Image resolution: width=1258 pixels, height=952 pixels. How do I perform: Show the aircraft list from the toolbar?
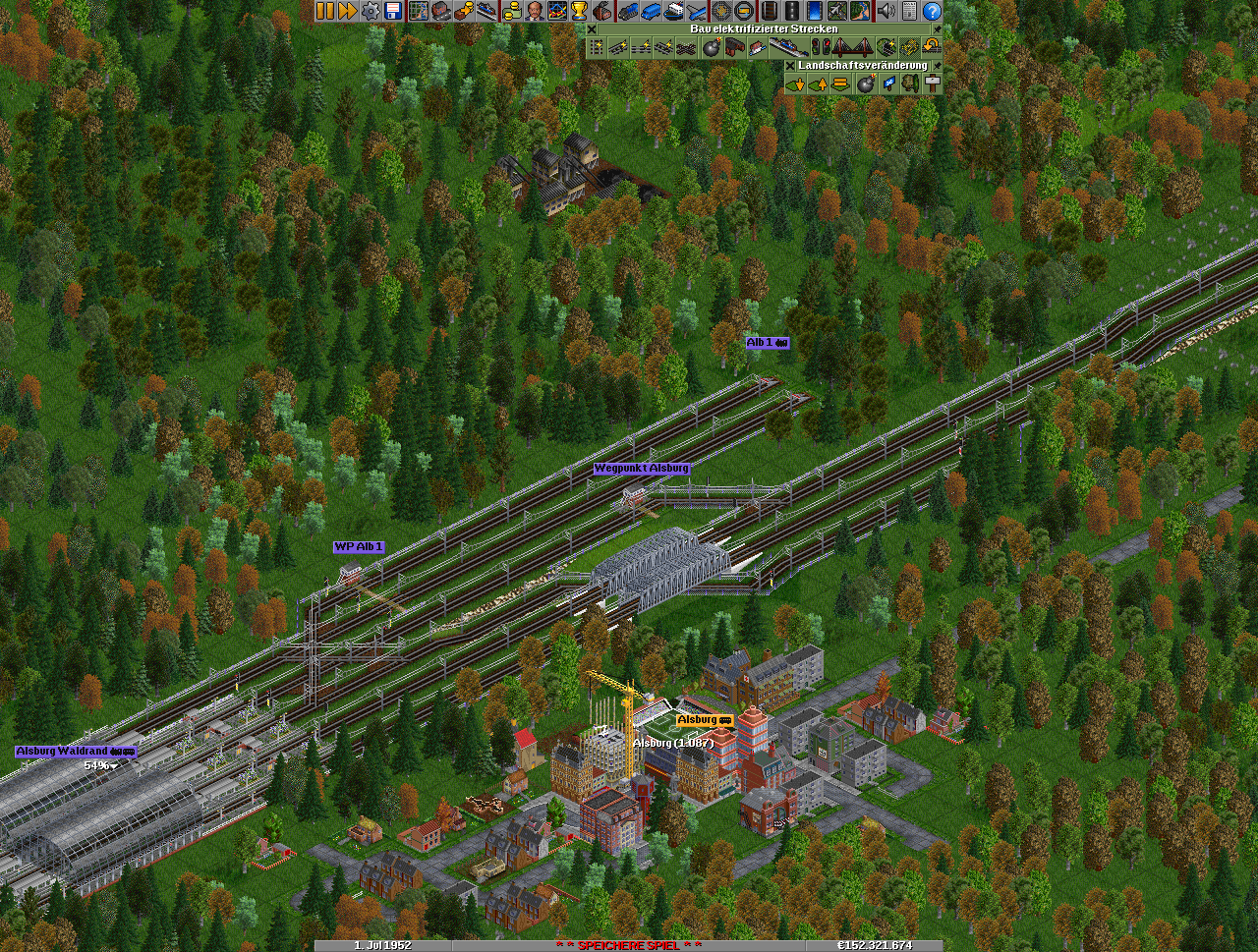[697, 11]
